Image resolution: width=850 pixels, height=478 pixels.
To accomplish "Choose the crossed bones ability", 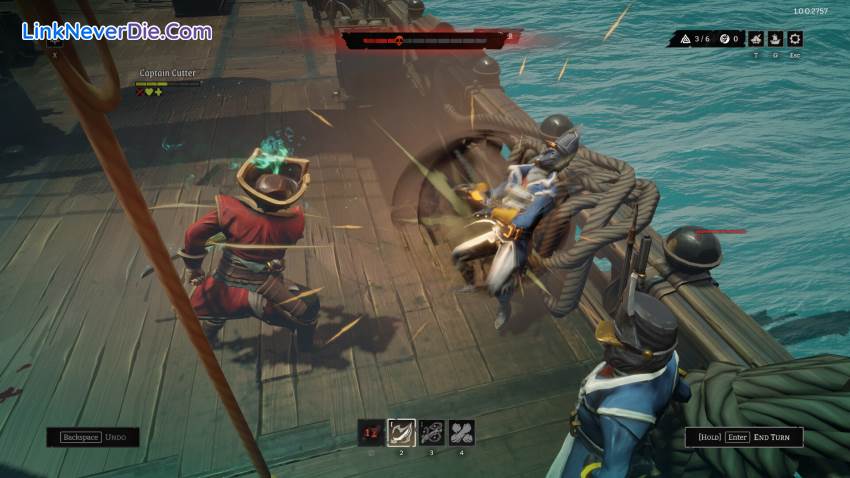I will (x=462, y=432).
